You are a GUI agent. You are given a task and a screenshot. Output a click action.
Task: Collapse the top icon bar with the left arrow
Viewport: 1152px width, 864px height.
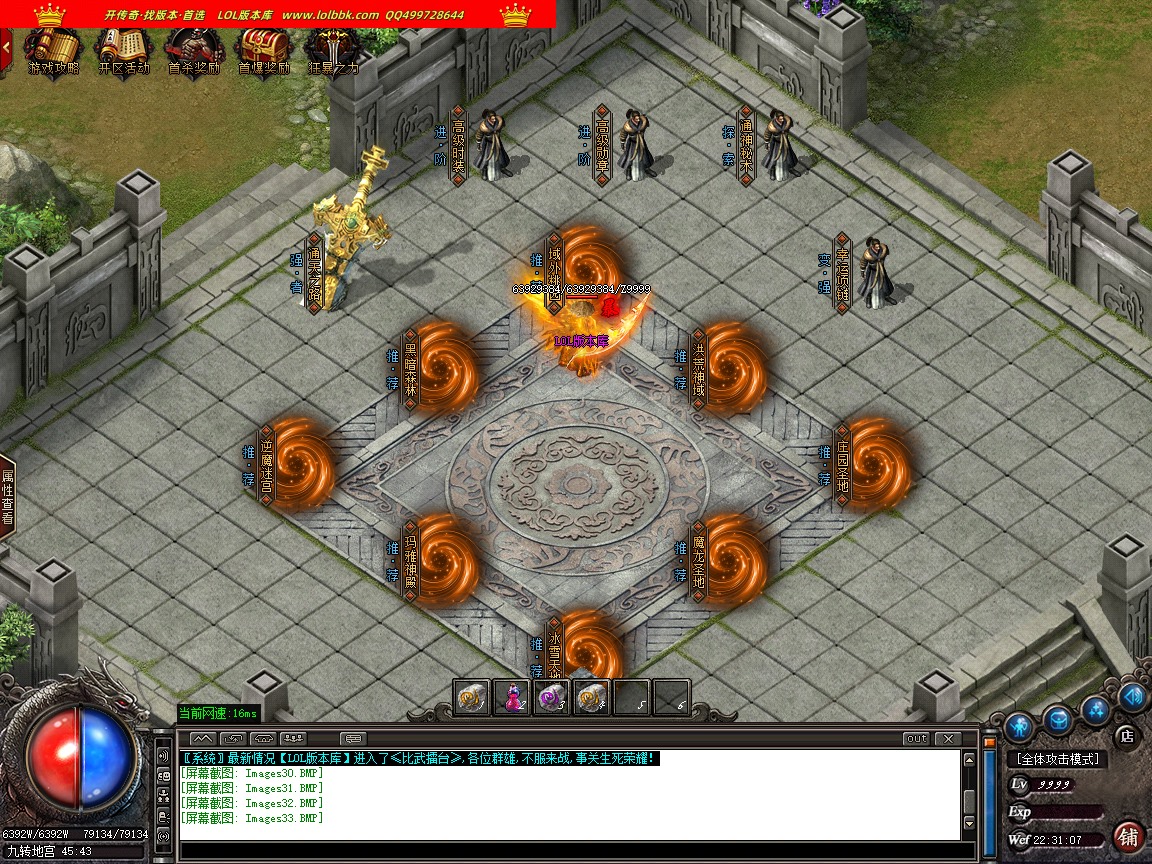tap(6, 46)
